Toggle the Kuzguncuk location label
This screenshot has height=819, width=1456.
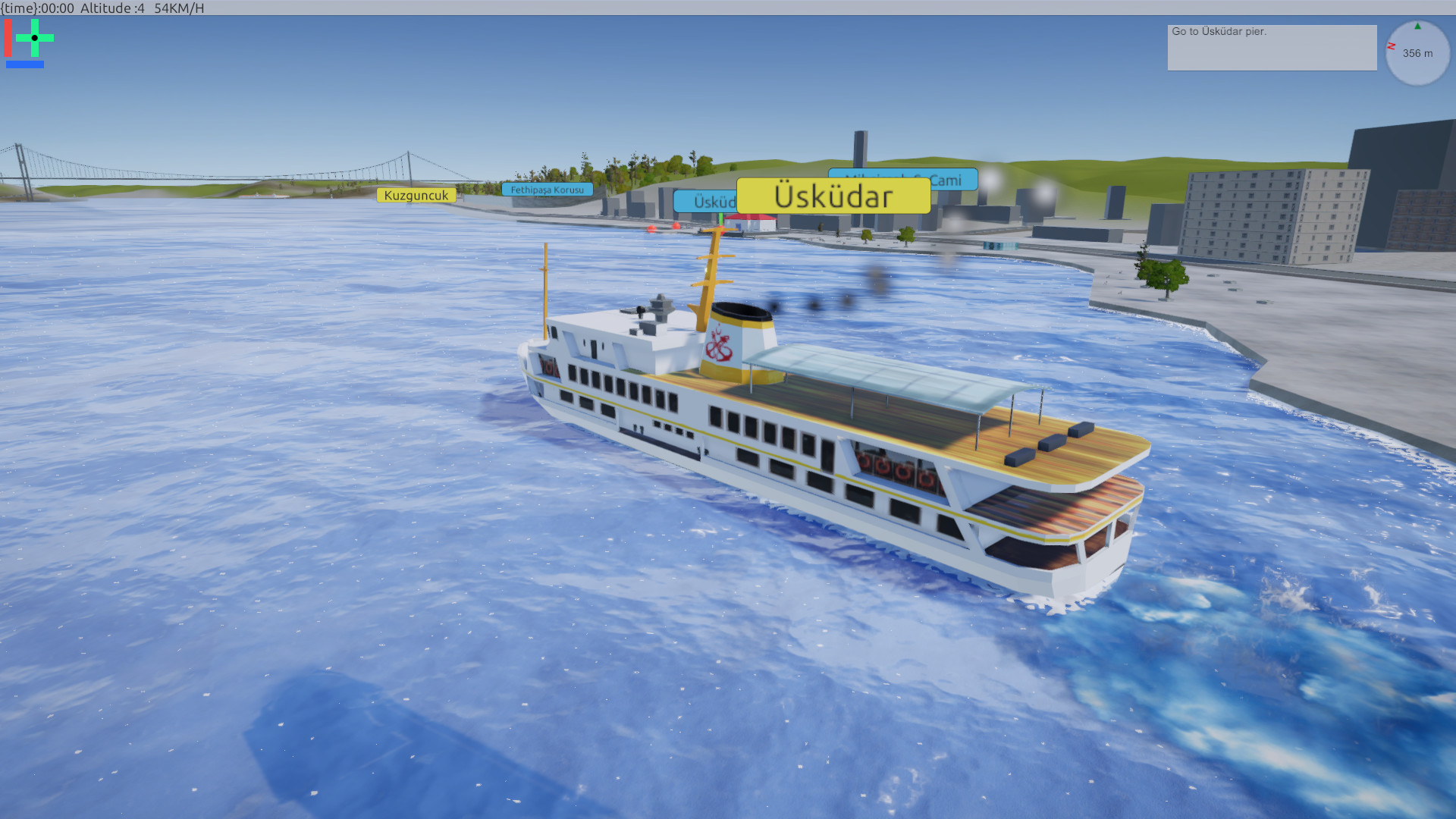click(416, 195)
